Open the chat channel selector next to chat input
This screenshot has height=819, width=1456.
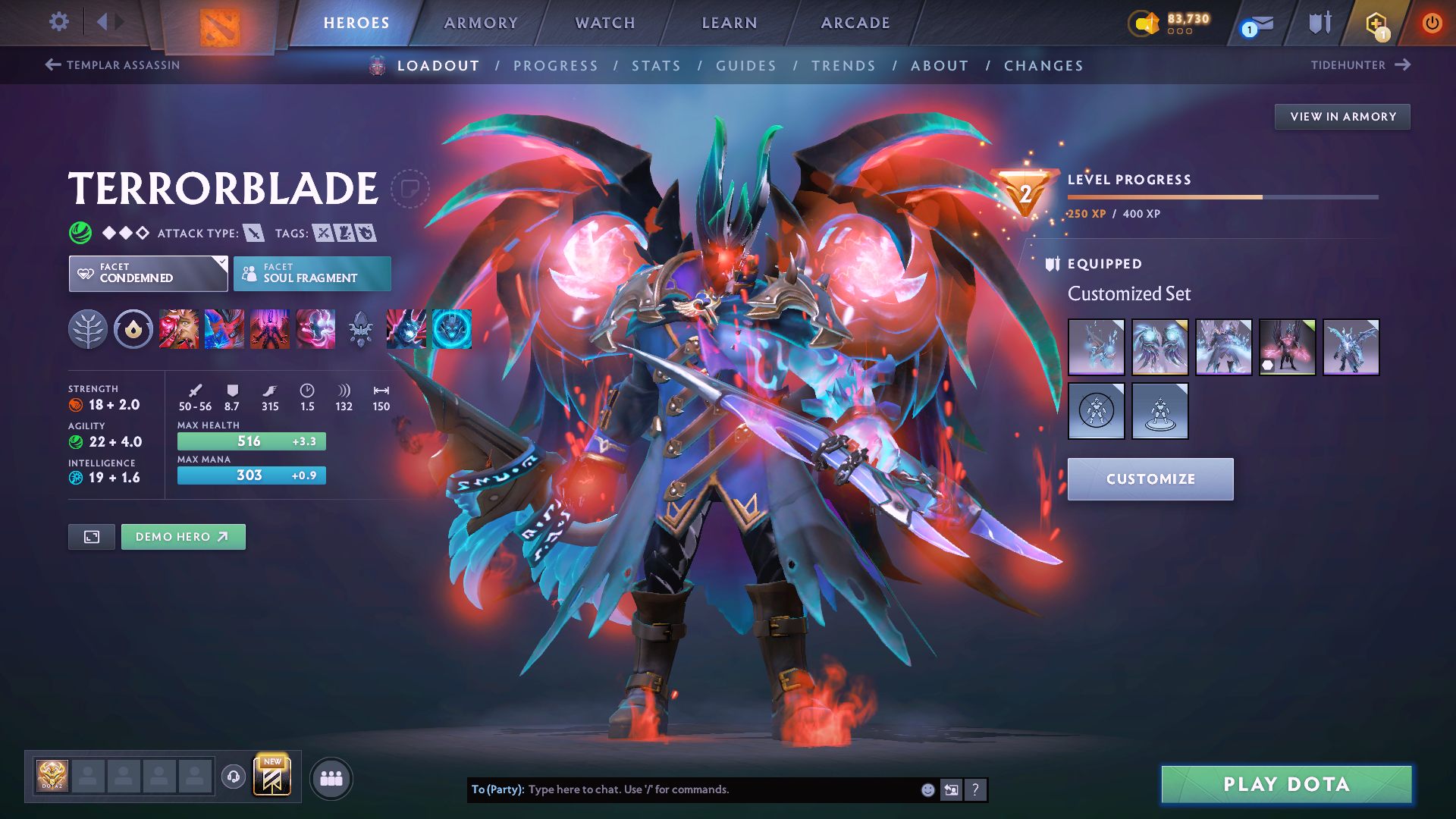(x=951, y=789)
